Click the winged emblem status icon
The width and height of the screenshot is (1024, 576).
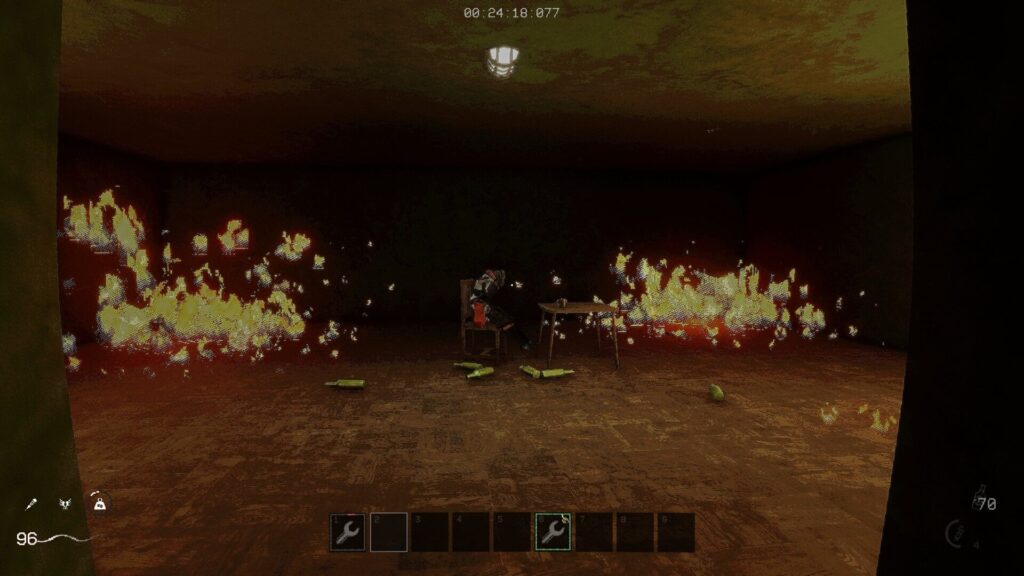pyautogui.click(x=65, y=505)
